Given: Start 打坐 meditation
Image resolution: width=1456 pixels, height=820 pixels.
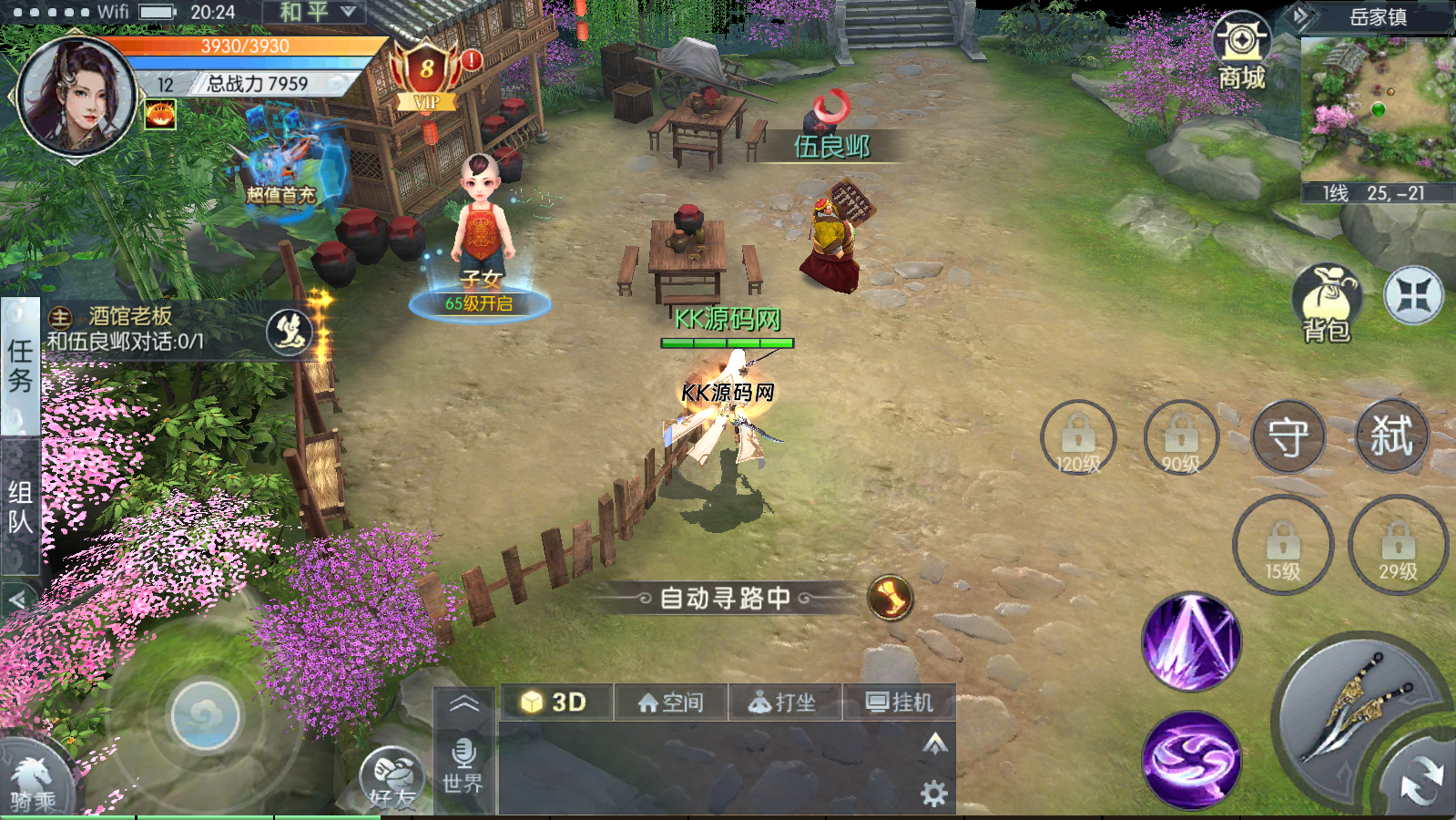Looking at the screenshot, I should pyautogui.click(x=783, y=702).
